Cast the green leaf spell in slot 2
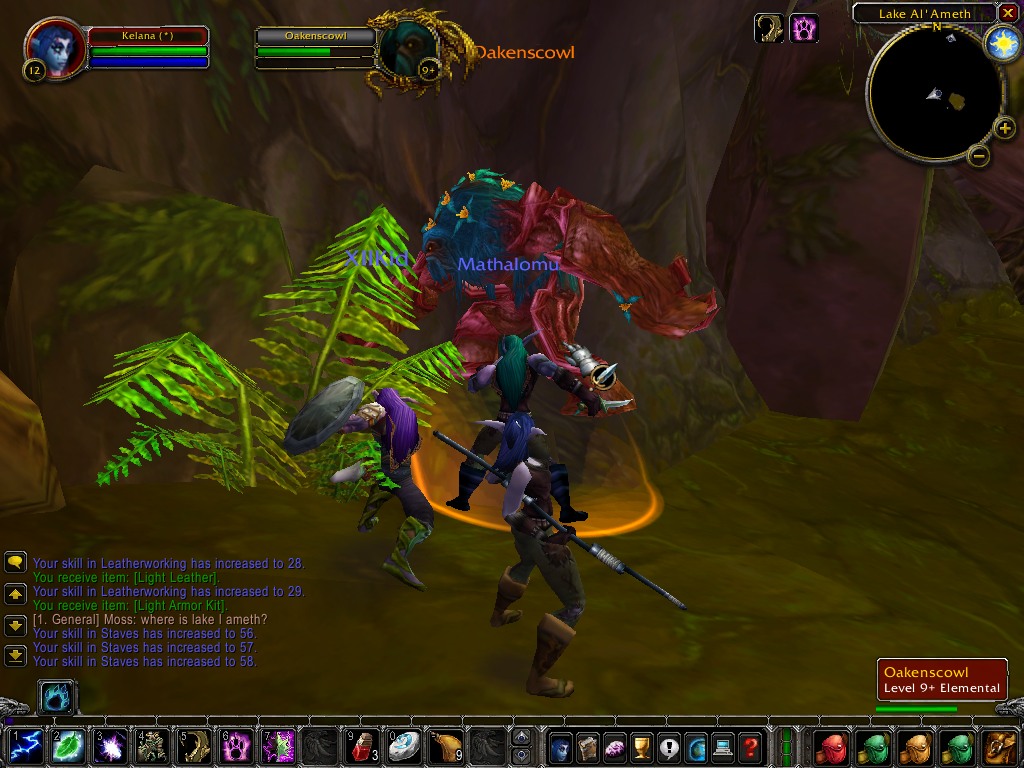This screenshot has height=768, width=1024. pyautogui.click(x=68, y=746)
